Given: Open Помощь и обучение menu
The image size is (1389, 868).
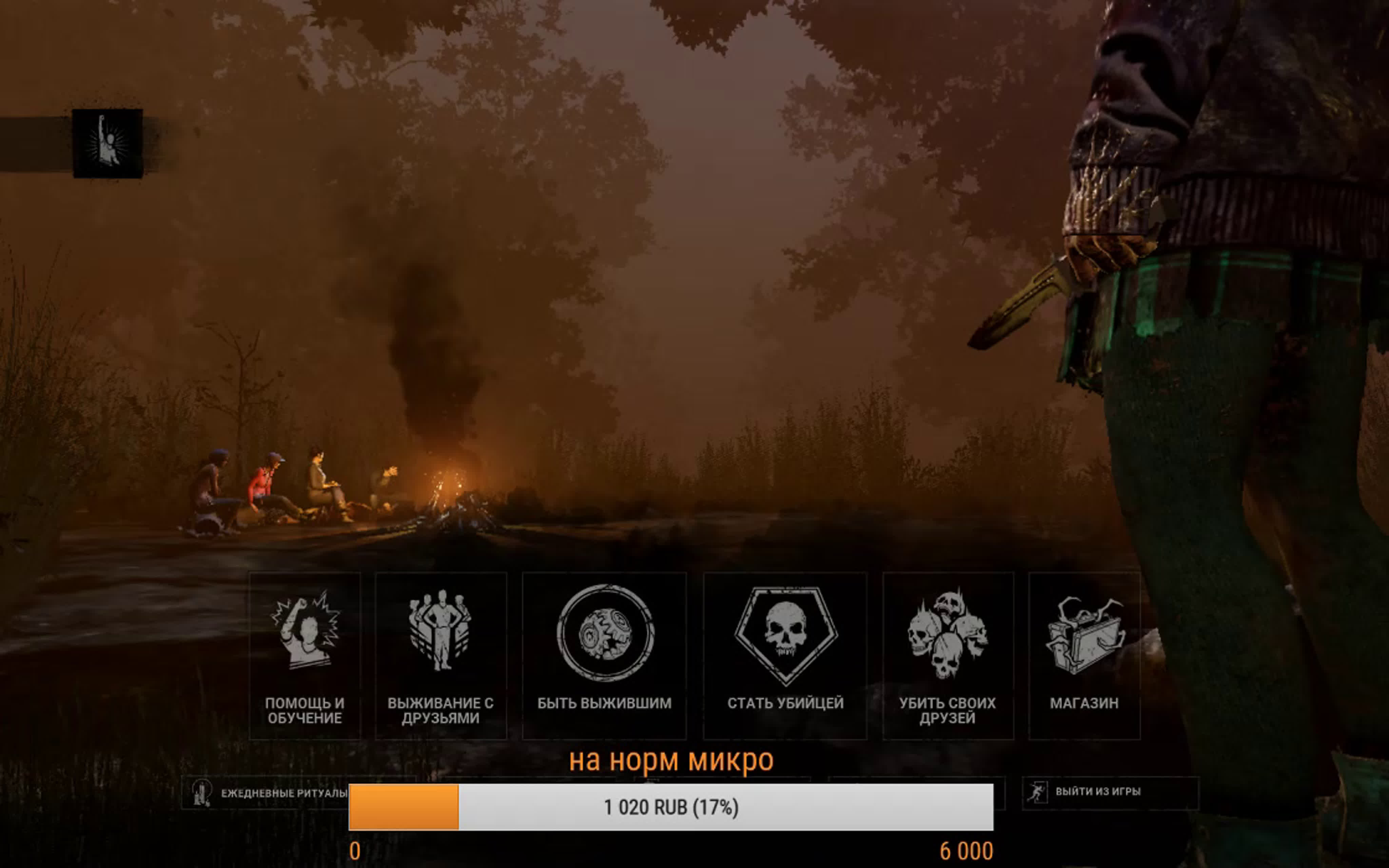Looking at the screenshot, I should click(x=305, y=656).
